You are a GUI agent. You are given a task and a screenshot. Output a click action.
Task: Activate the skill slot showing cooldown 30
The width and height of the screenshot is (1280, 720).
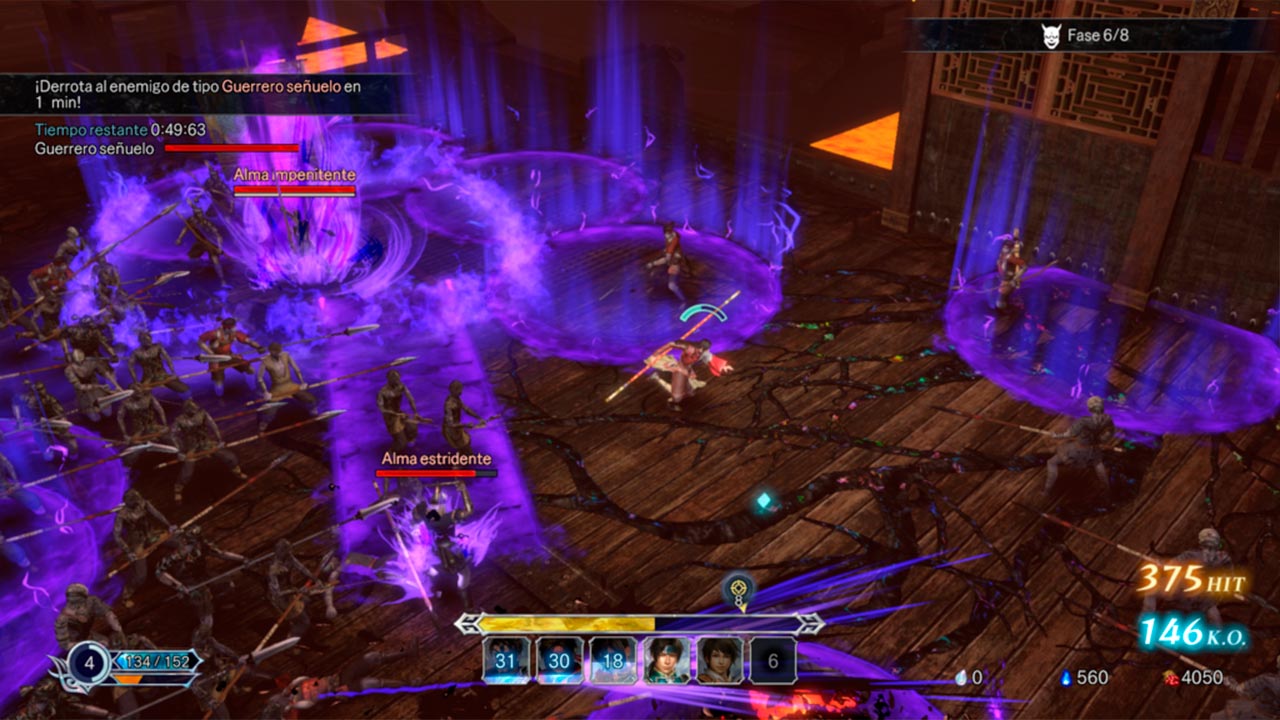[560, 660]
